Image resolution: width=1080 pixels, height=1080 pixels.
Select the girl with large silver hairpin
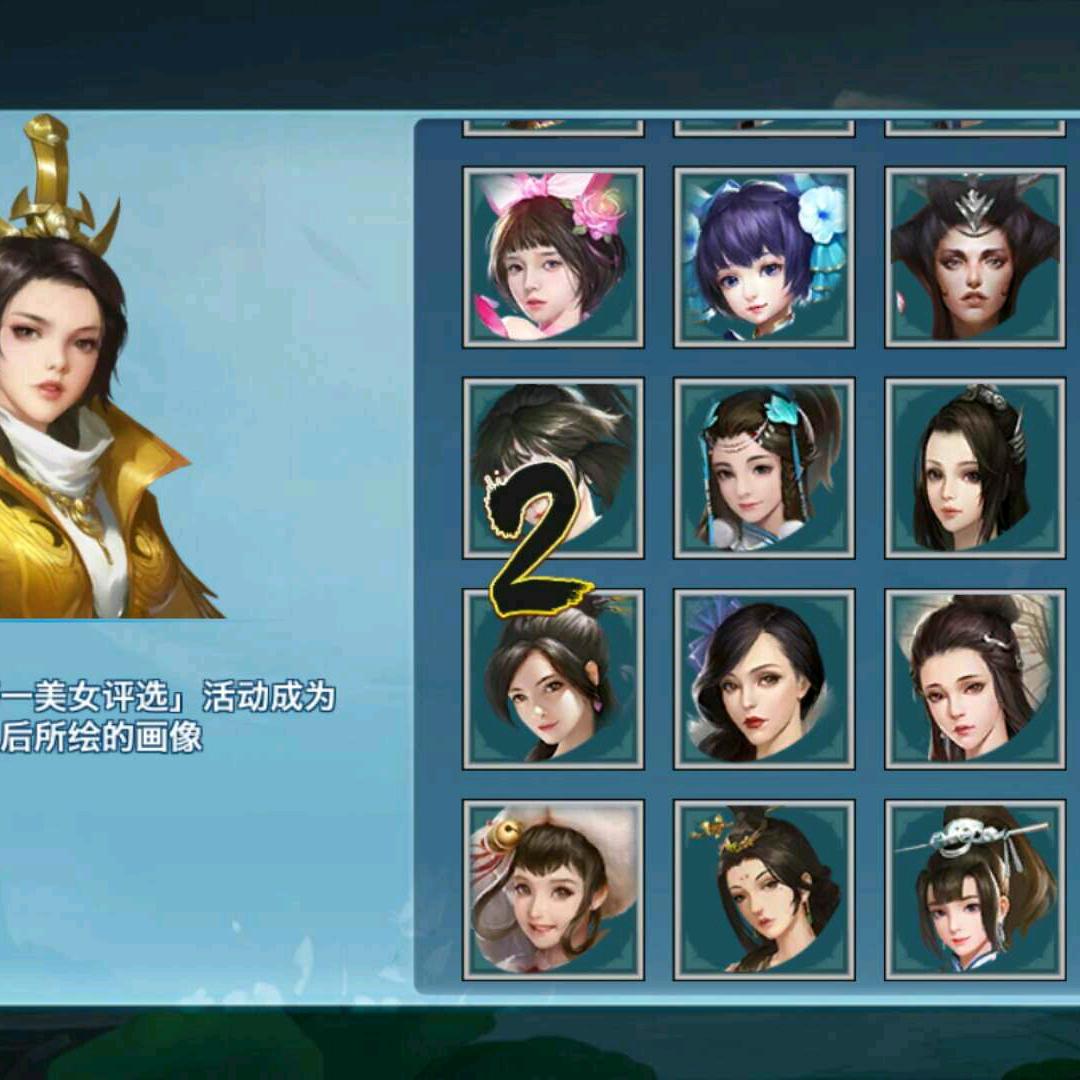pyautogui.click(x=975, y=890)
